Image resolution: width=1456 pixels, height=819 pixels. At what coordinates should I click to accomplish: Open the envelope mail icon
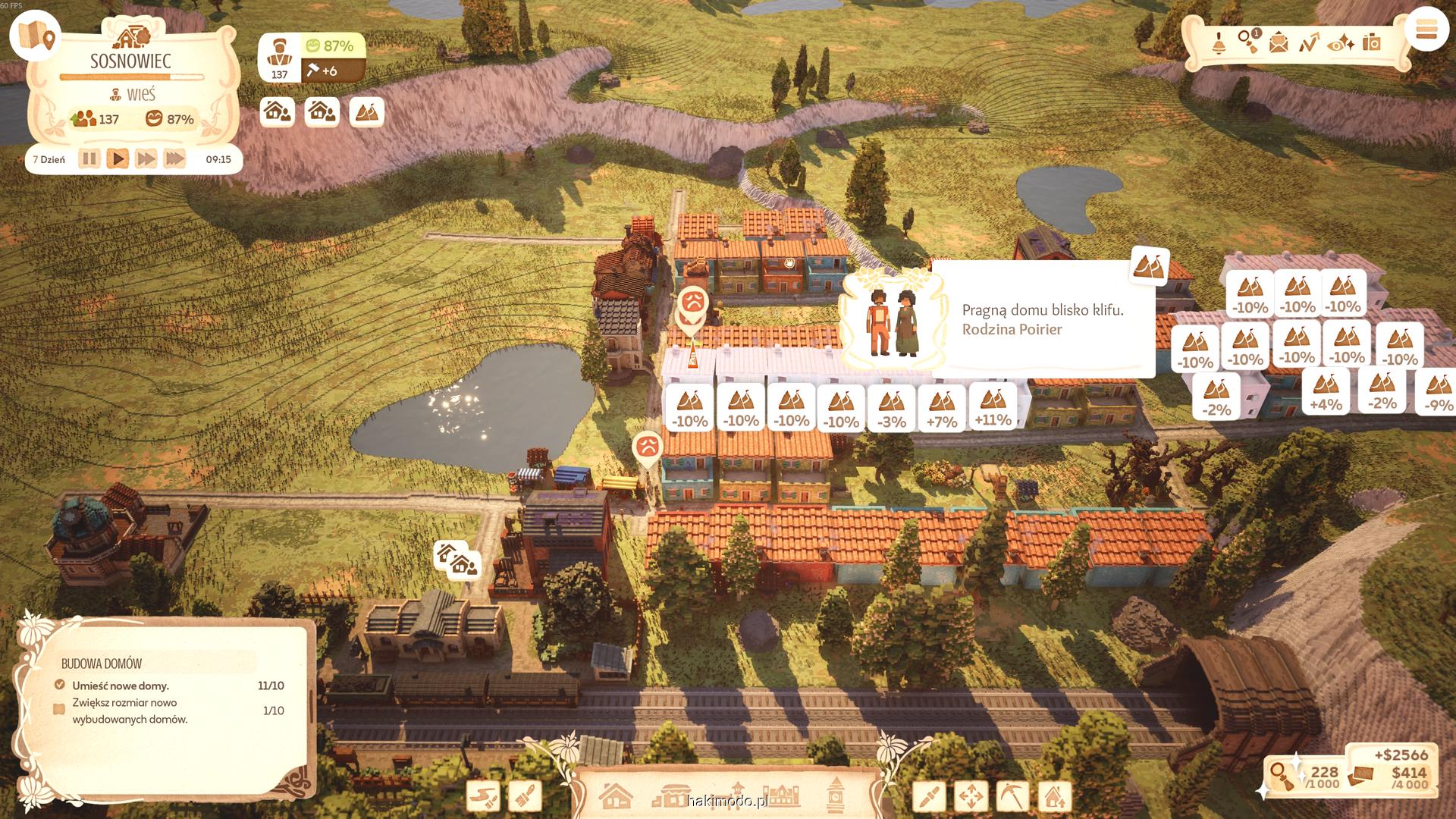(x=1279, y=43)
